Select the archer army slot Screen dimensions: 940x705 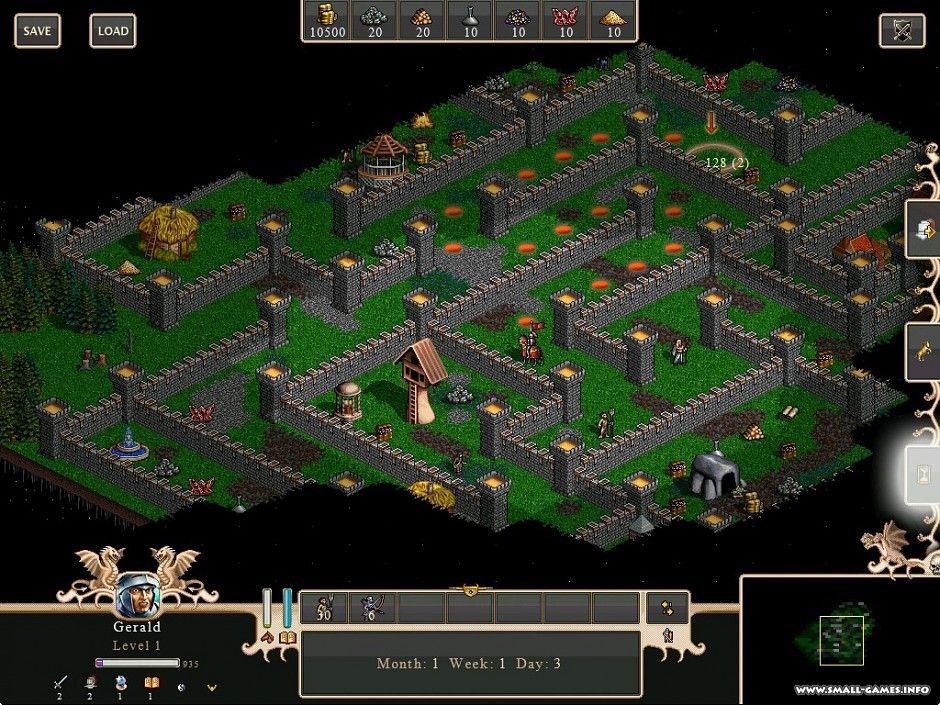pos(372,607)
